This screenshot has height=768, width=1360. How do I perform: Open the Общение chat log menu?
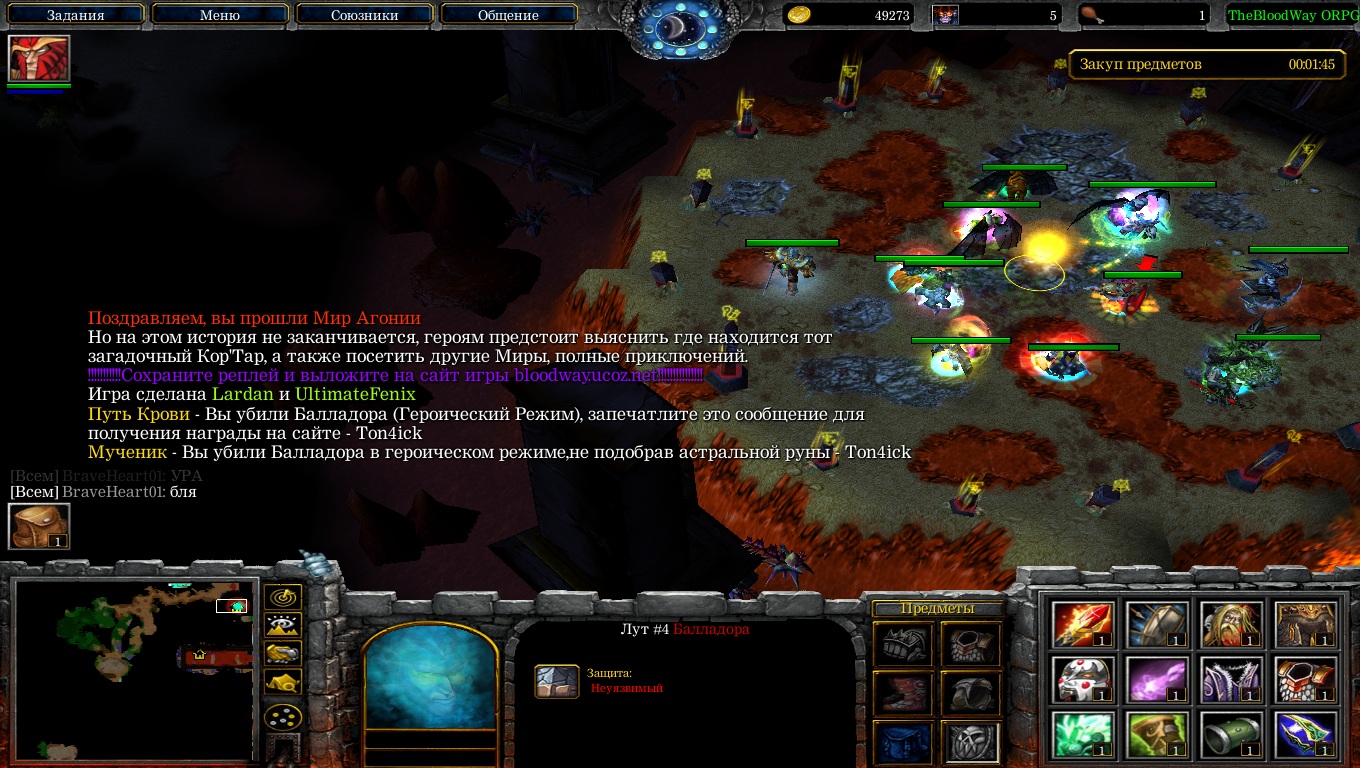coord(508,15)
